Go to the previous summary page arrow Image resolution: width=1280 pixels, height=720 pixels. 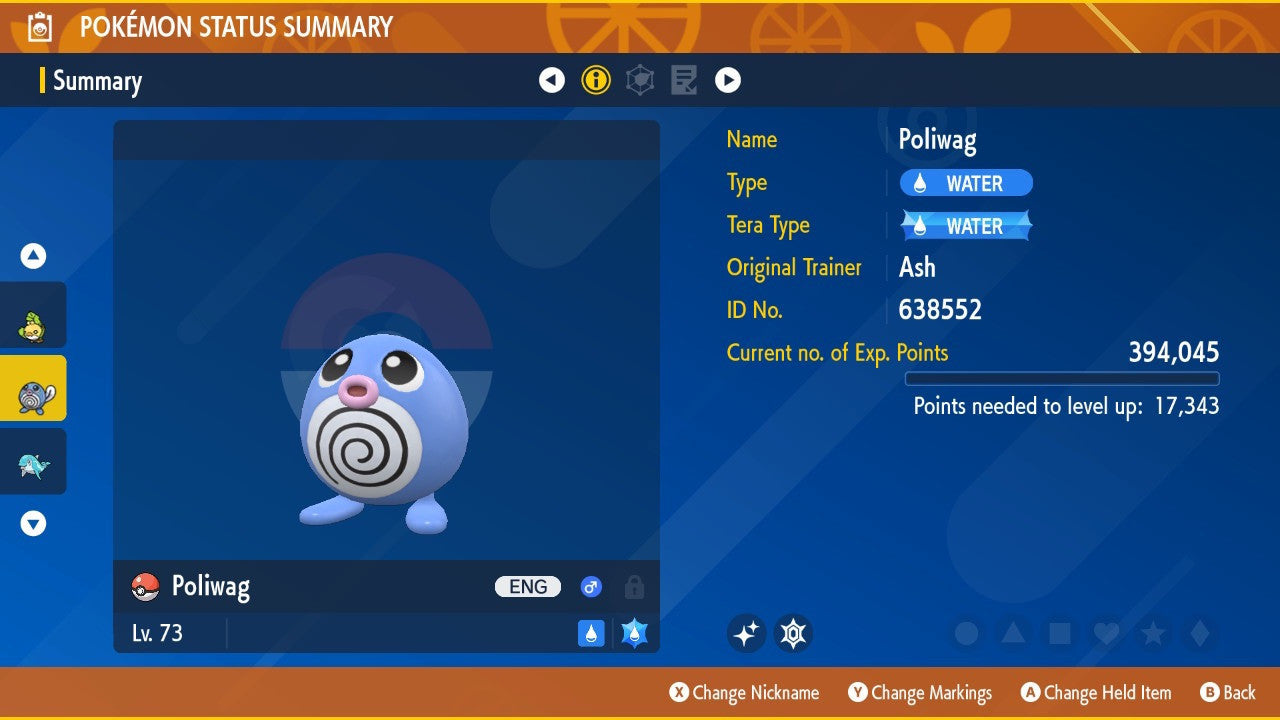click(x=552, y=80)
